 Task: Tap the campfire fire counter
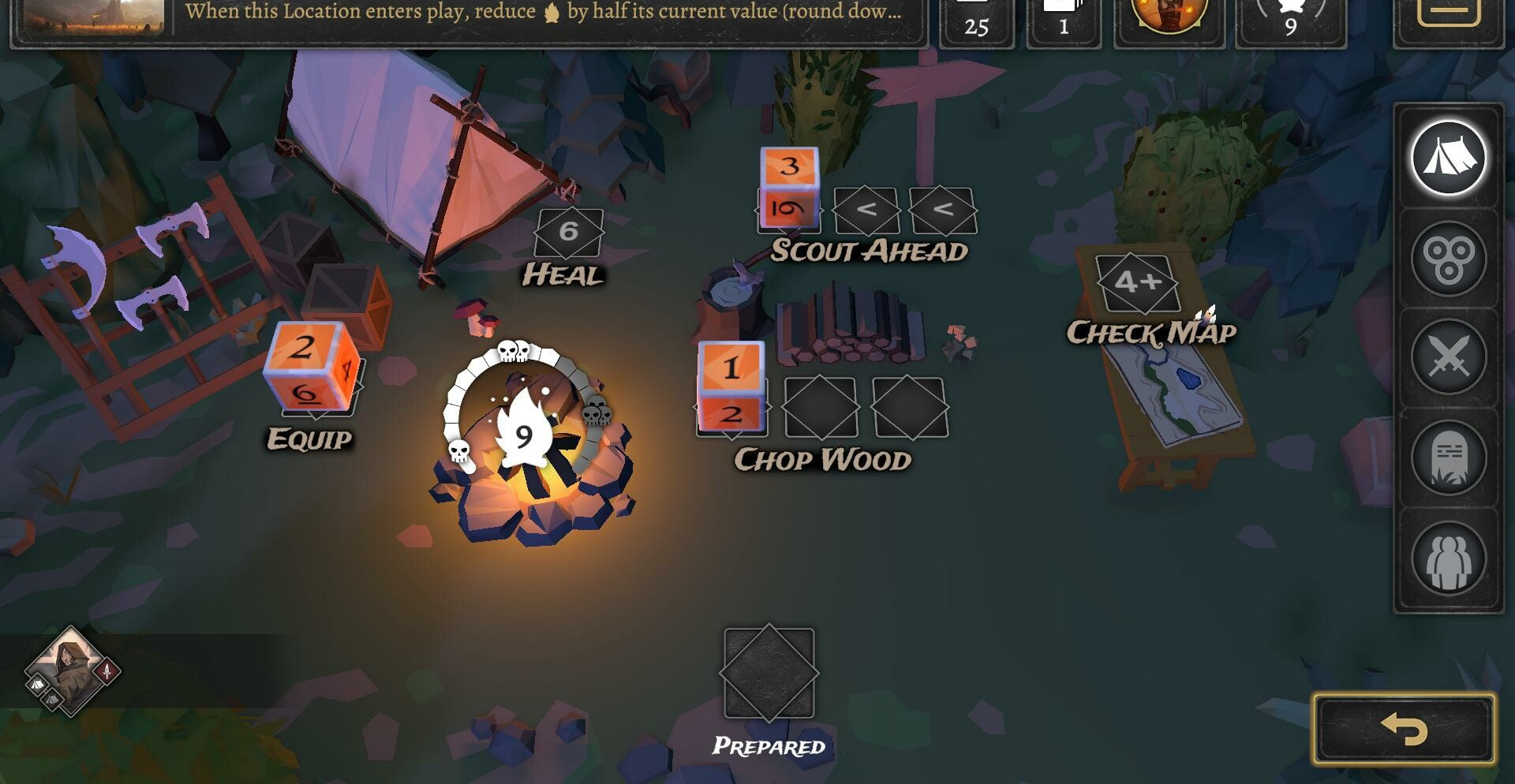[524, 435]
